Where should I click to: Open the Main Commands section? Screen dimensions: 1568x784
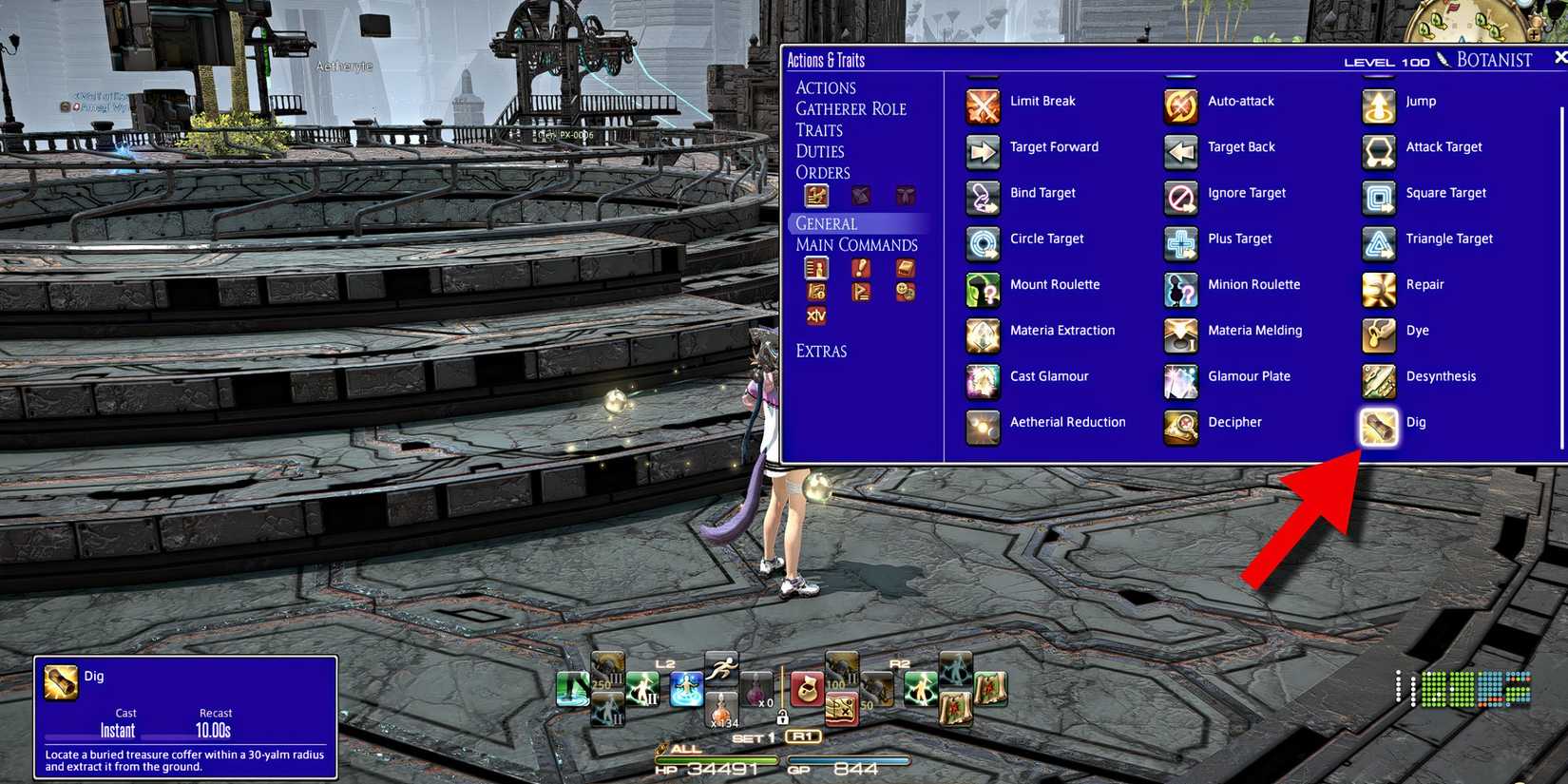(x=856, y=244)
